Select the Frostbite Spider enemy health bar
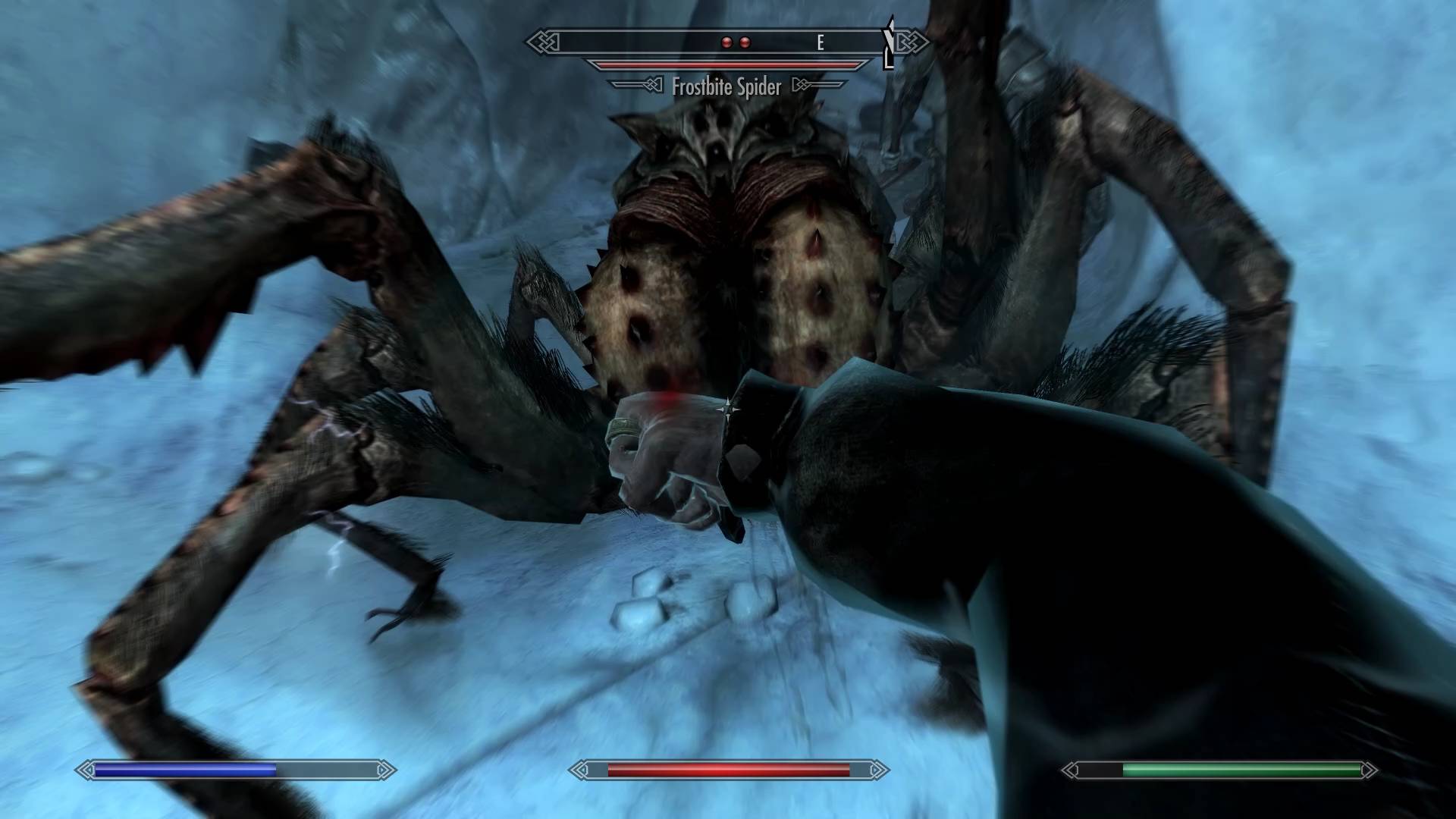 (x=728, y=64)
